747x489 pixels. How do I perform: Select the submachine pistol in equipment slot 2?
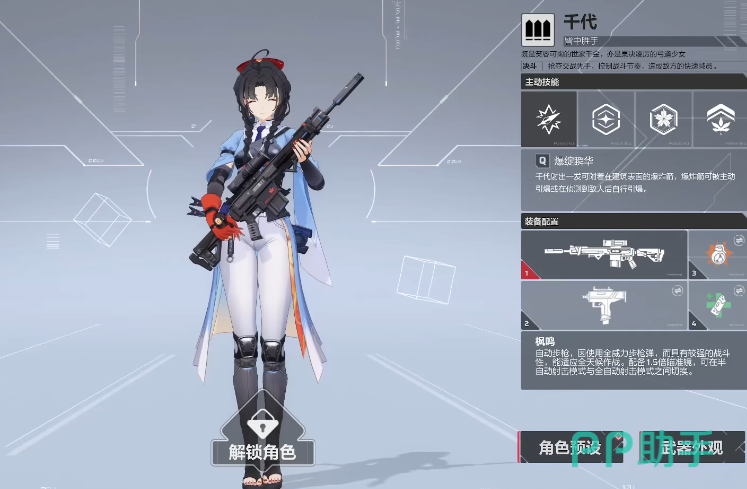(x=604, y=306)
